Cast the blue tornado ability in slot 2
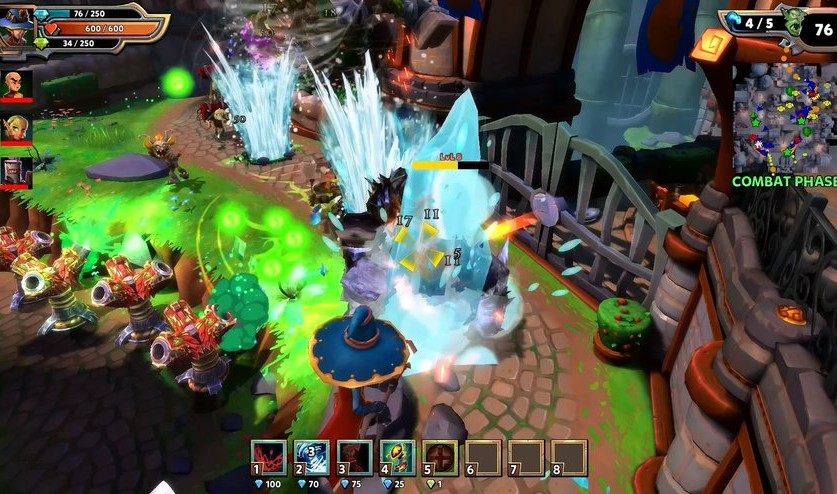The width and height of the screenshot is (837, 494). [x=312, y=459]
